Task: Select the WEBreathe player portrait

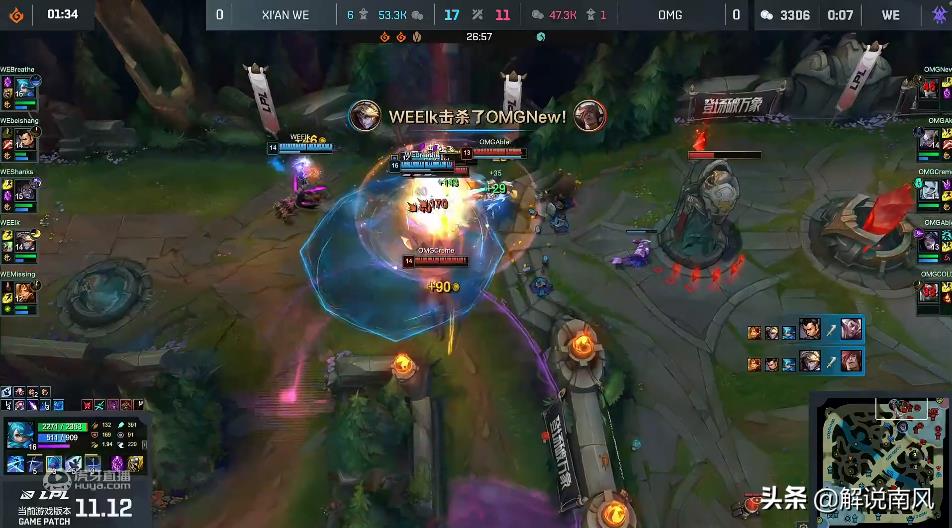Action: point(26,89)
